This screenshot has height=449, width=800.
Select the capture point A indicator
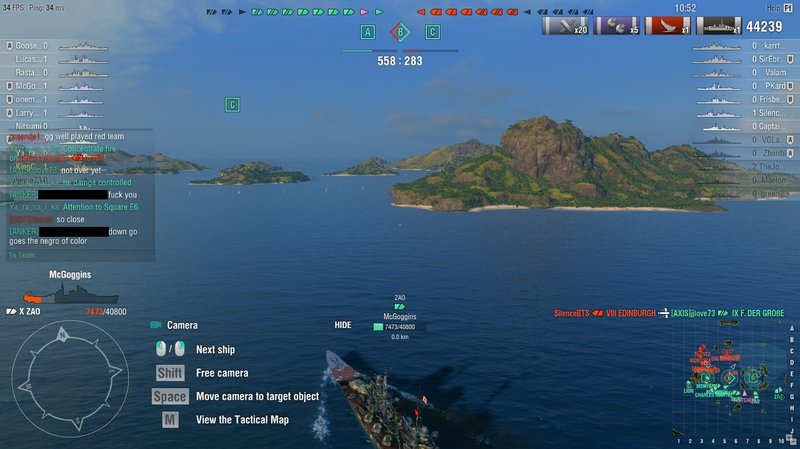click(368, 32)
